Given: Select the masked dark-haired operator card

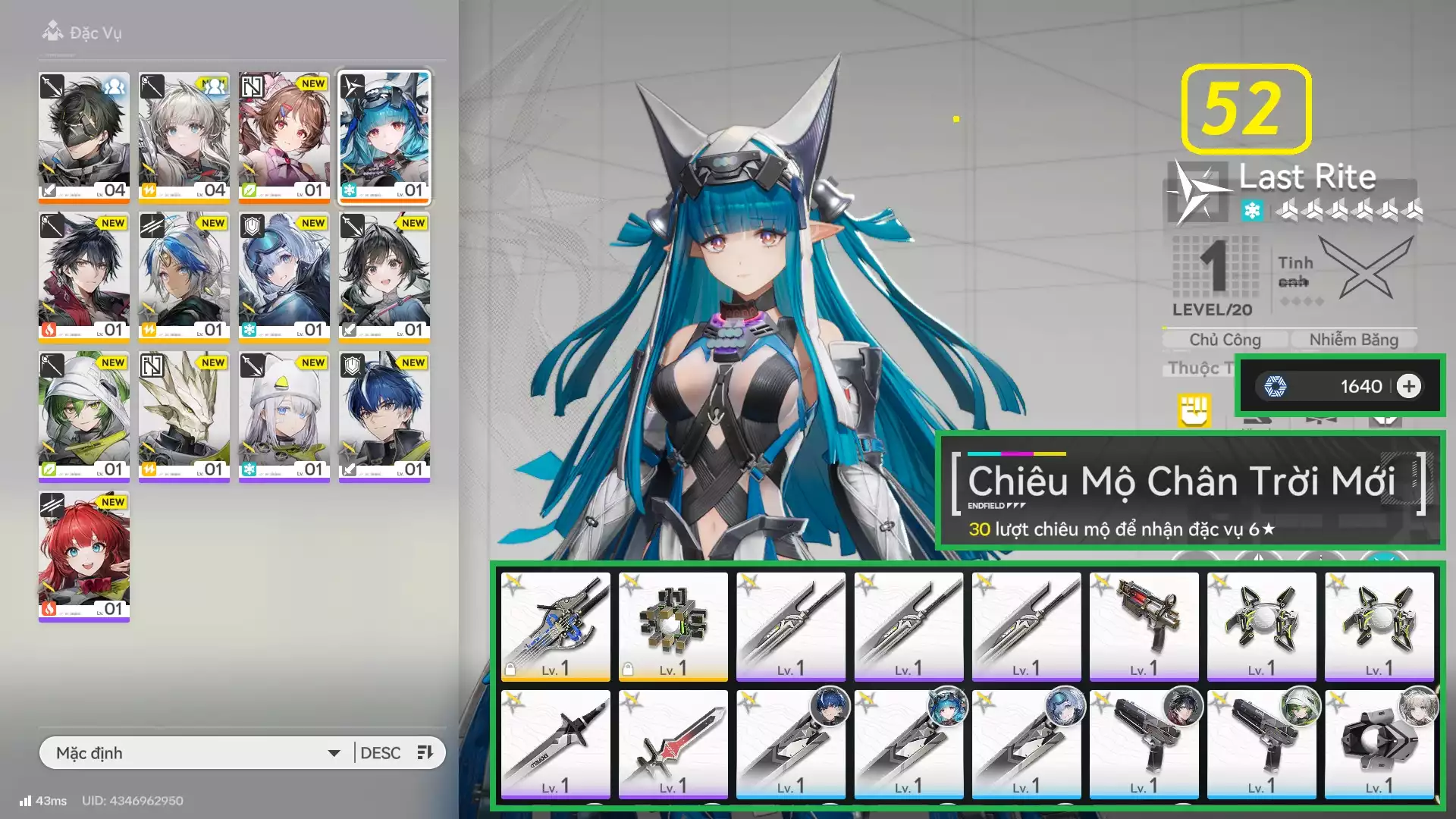Looking at the screenshot, I should pyautogui.click(x=84, y=136).
